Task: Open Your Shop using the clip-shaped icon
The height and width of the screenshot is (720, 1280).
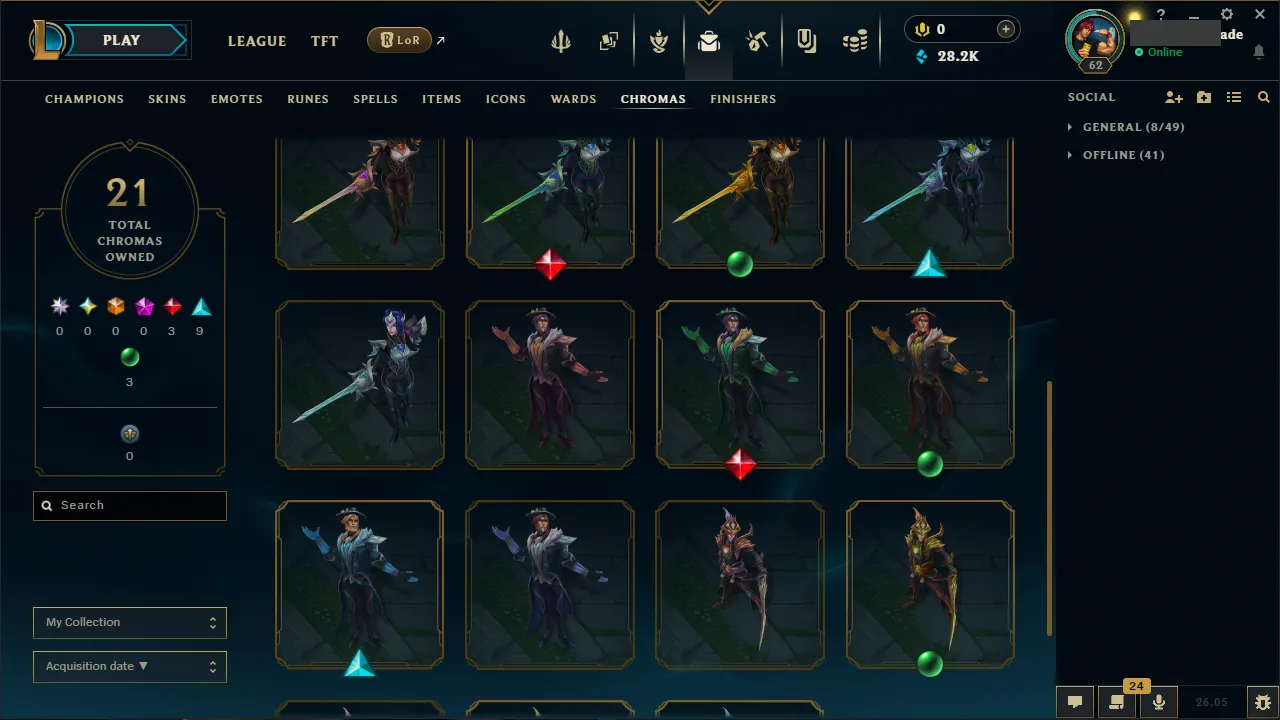Action: click(x=806, y=40)
